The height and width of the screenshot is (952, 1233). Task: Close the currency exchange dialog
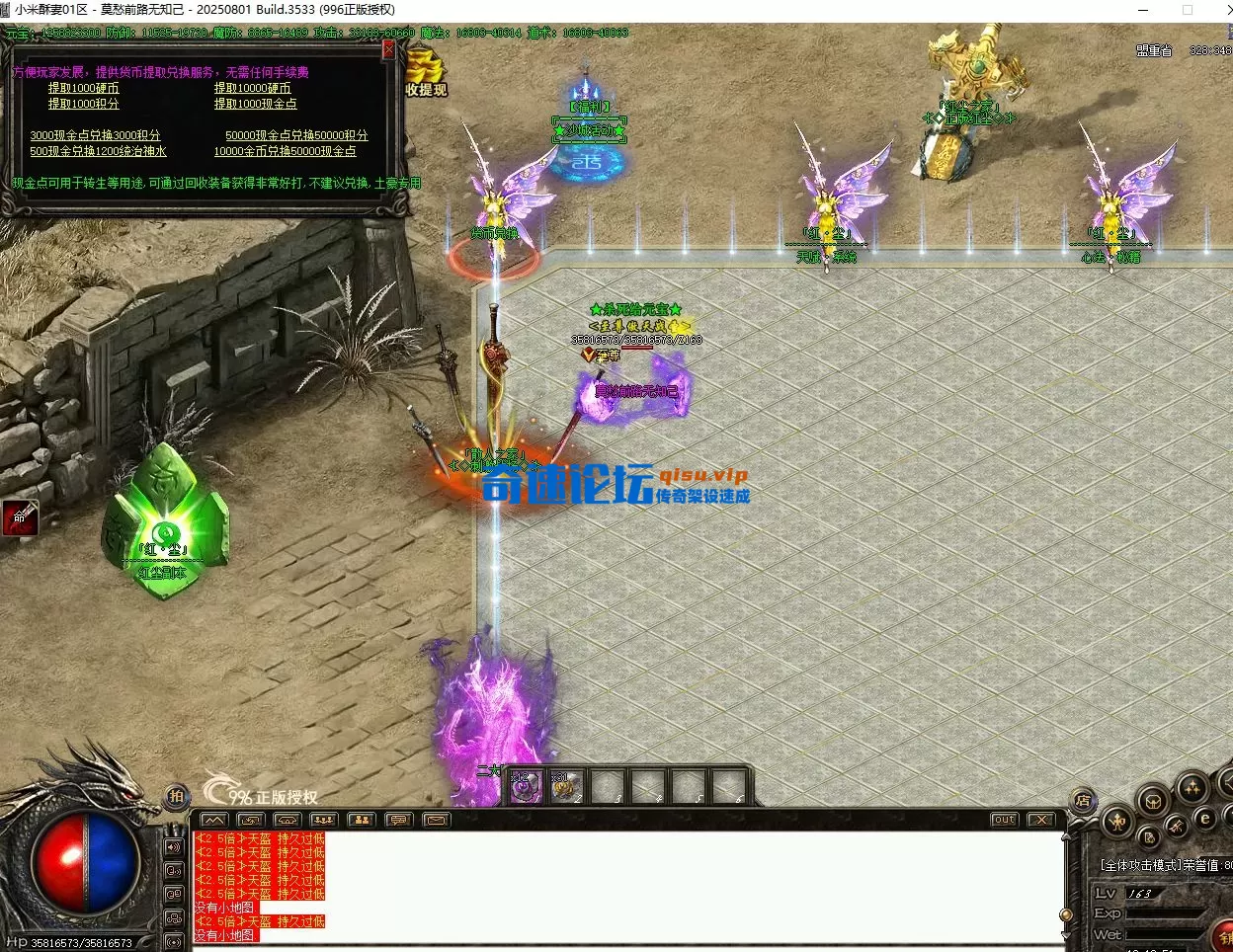pos(388,48)
